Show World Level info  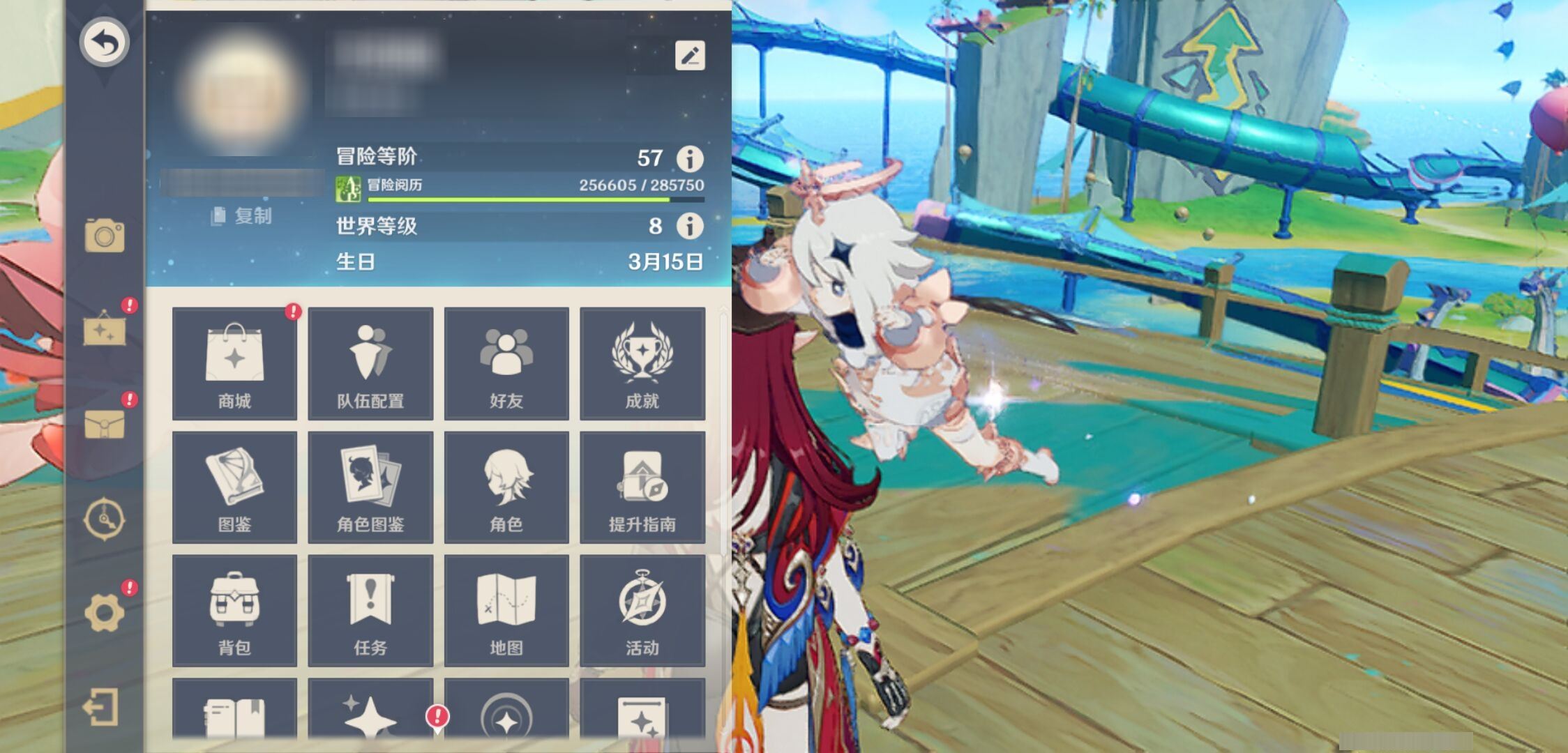pyautogui.click(x=690, y=226)
